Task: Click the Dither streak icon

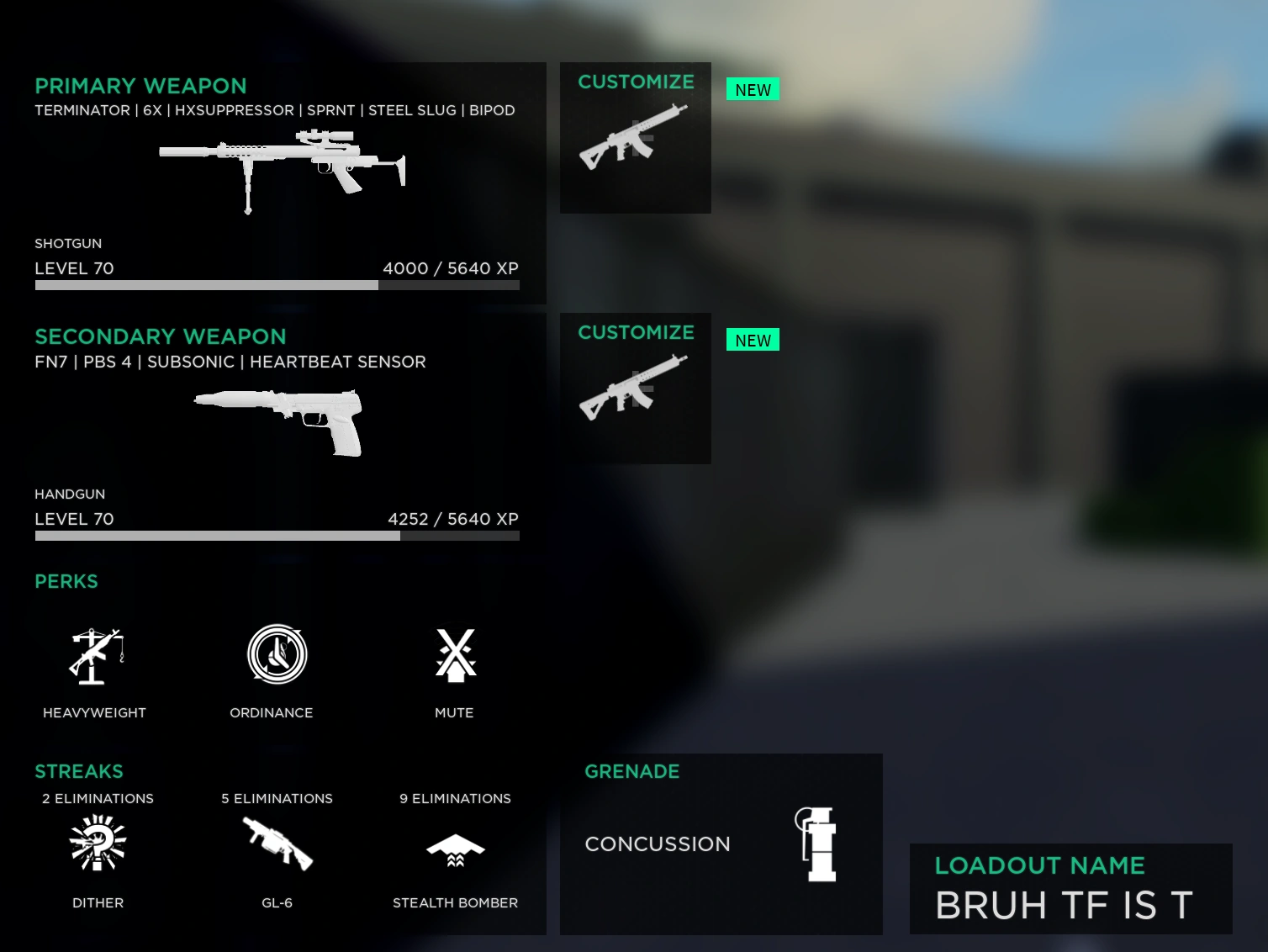Action: pyautogui.click(x=98, y=845)
